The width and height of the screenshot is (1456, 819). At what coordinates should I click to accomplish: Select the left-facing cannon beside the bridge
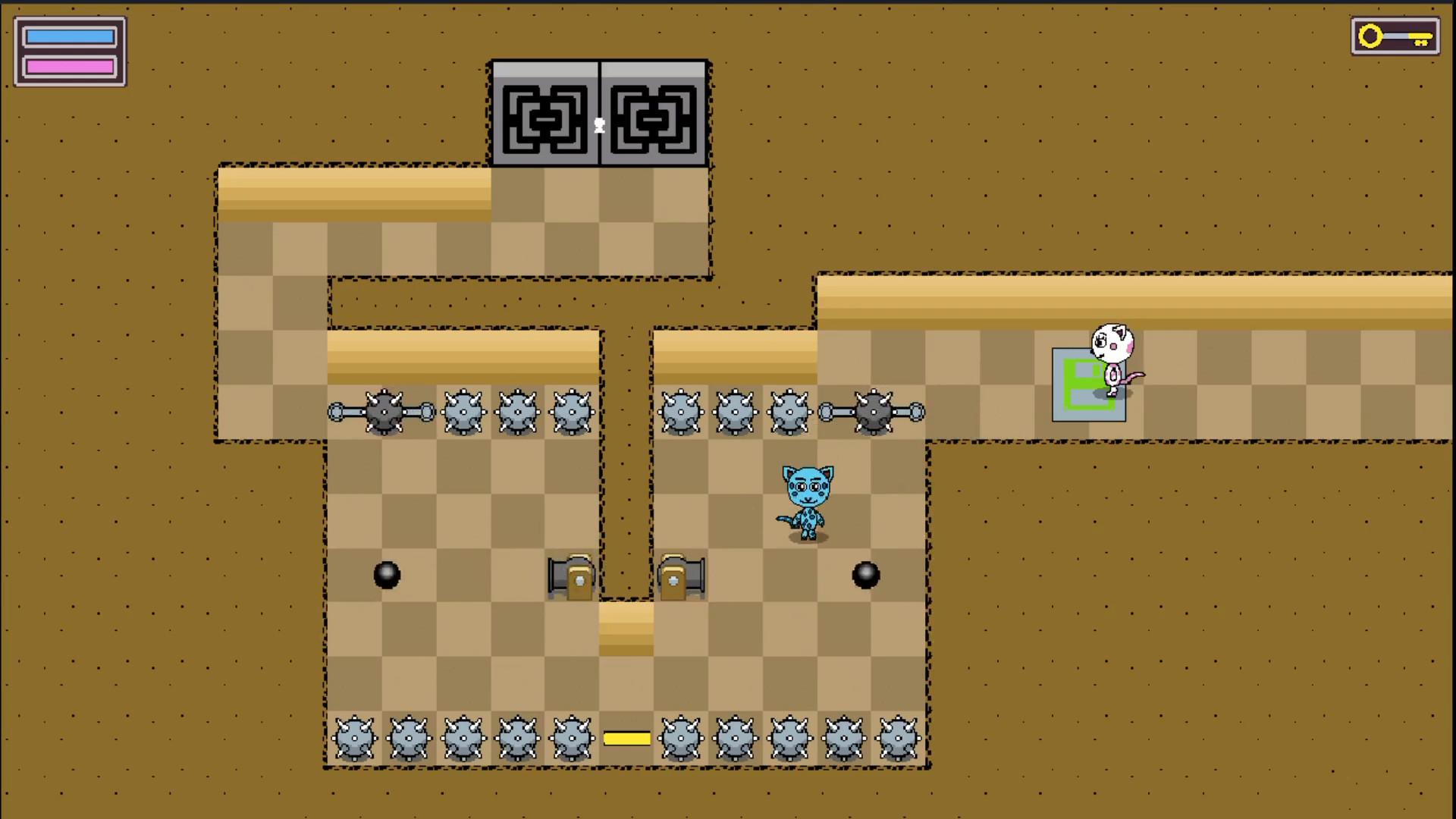pos(571,578)
